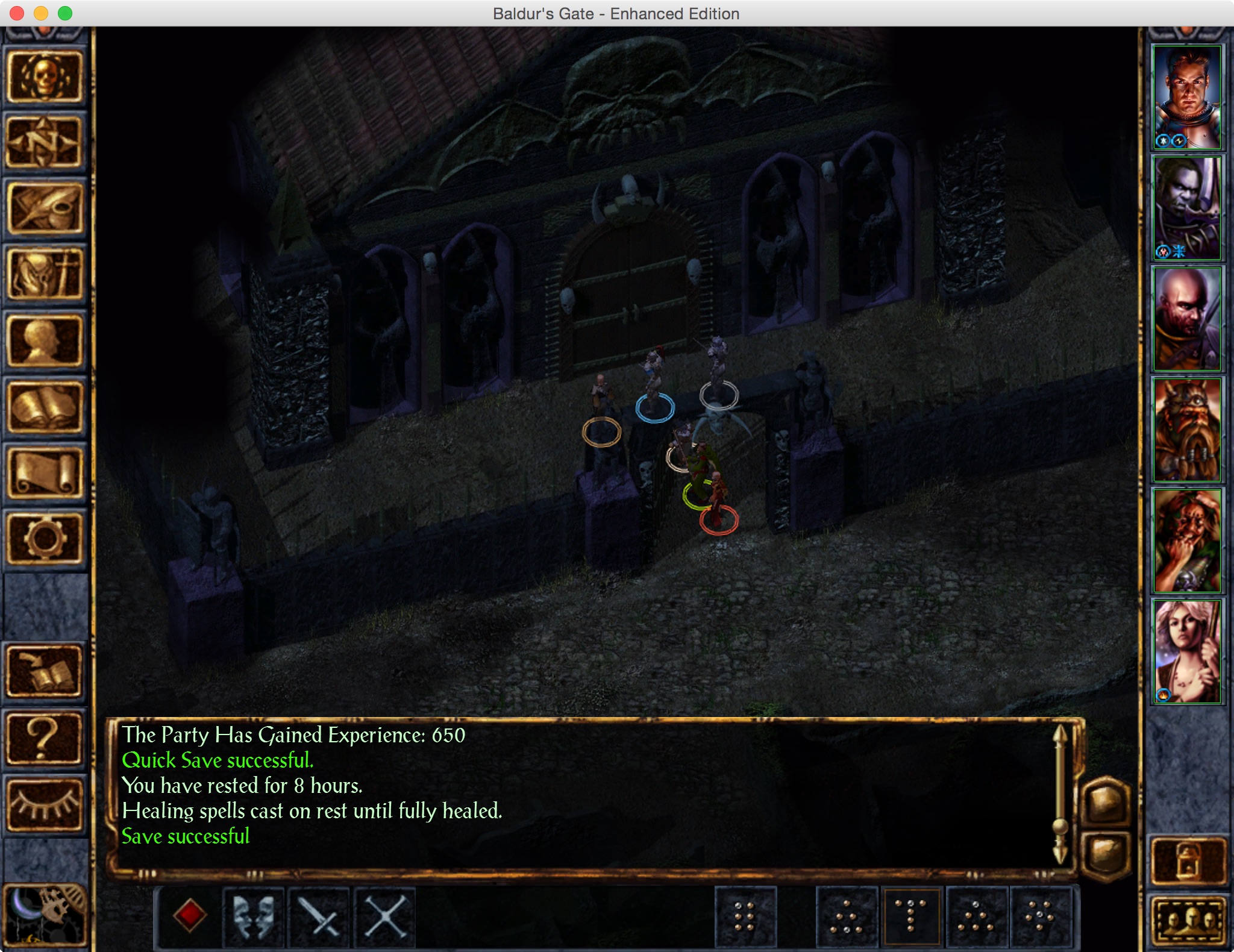Activate the red diamond guard button

pos(190,915)
